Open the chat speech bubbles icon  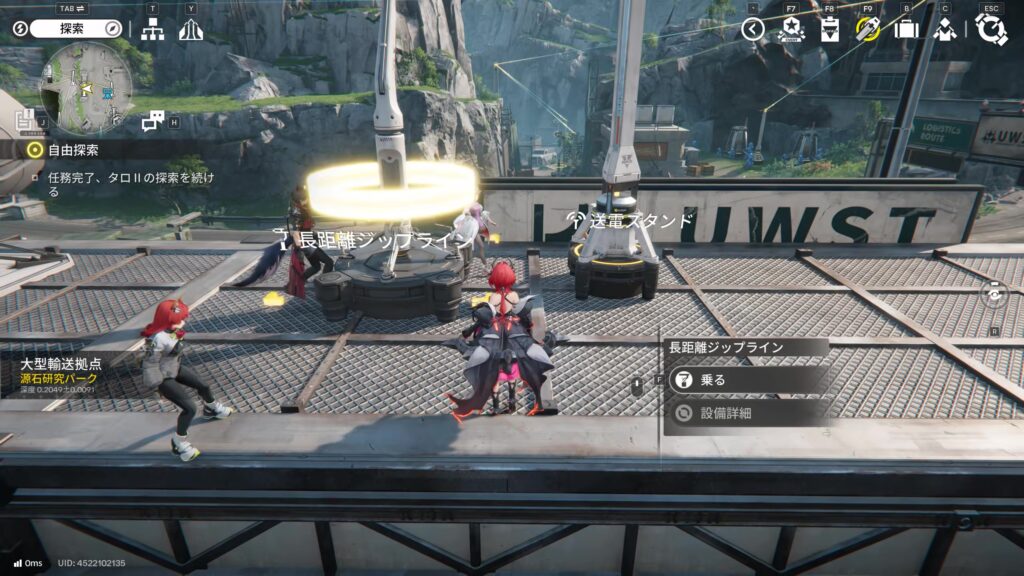(153, 121)
